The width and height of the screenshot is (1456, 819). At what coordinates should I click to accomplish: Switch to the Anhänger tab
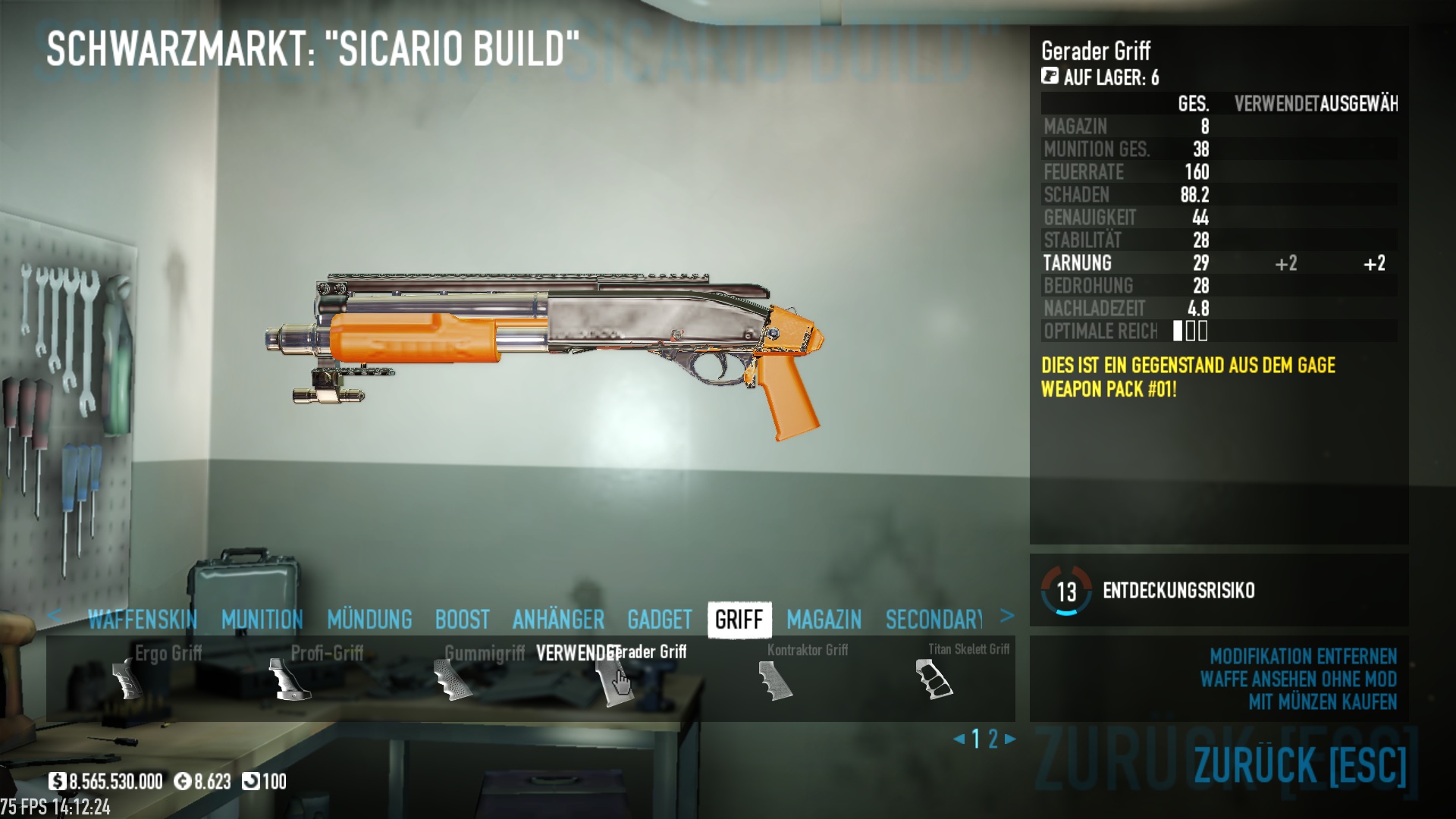pyautogui.click(x=558, y=620)
